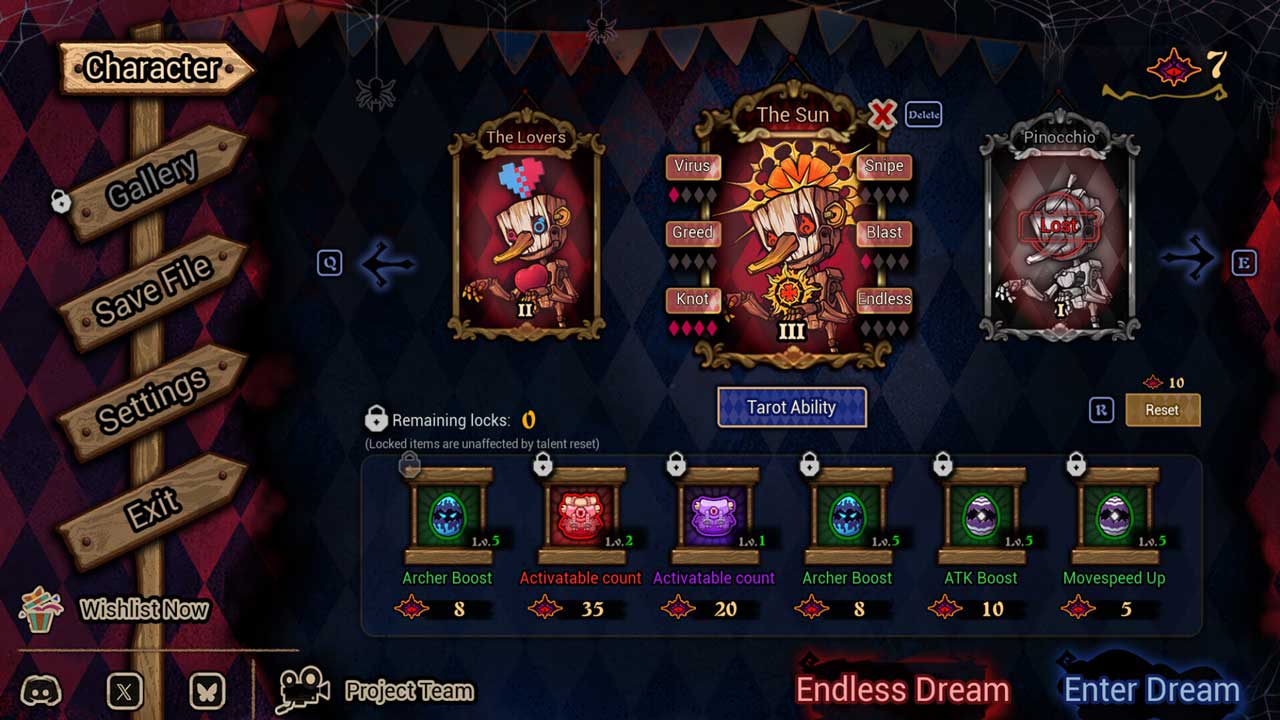Go to previous character with left arrow
The width and height of the screenshot is (1280, 720).
tap(386, 263)
